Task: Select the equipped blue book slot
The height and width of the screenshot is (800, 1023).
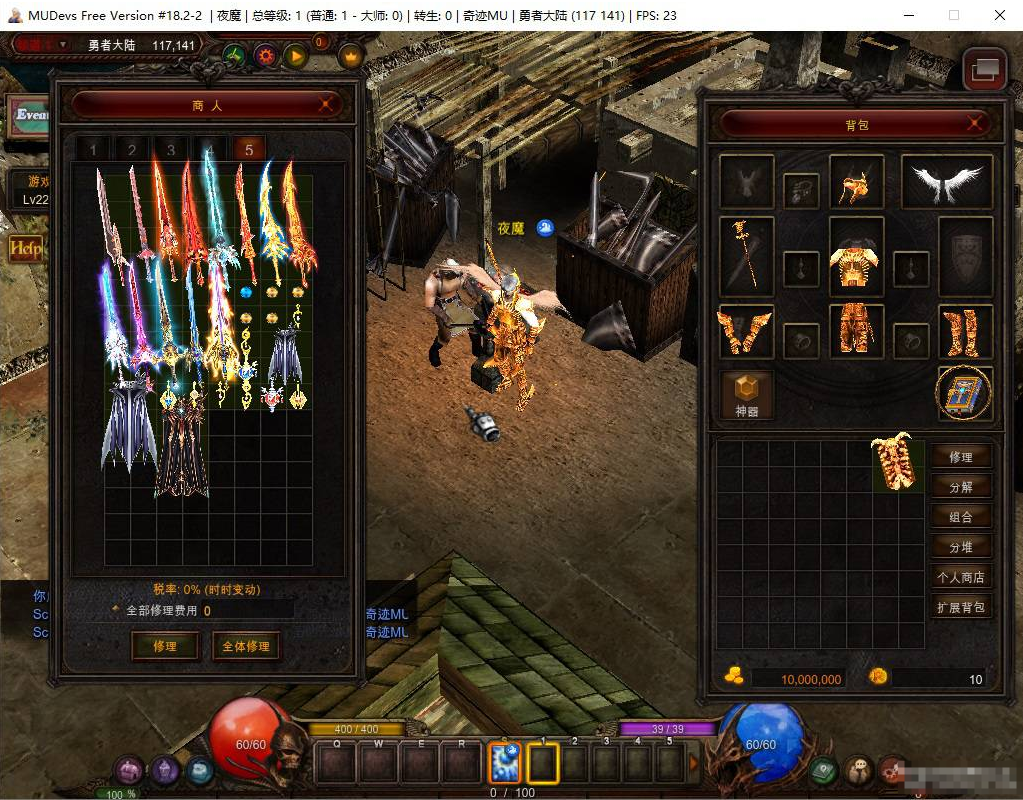Action: pyautogui.click(x=965, y=394)
